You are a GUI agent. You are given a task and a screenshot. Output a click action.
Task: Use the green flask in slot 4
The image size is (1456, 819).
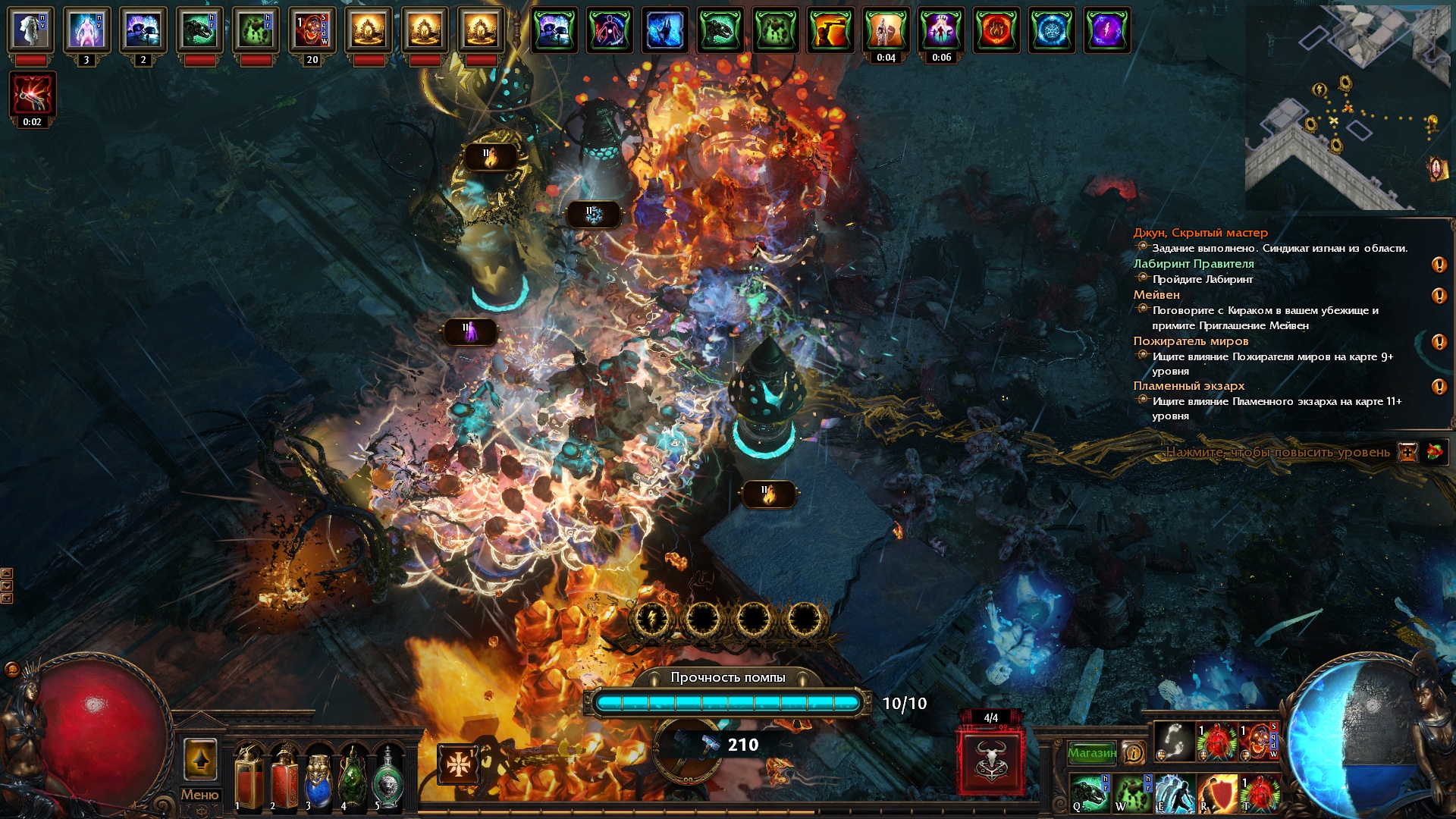pos(353,777)
